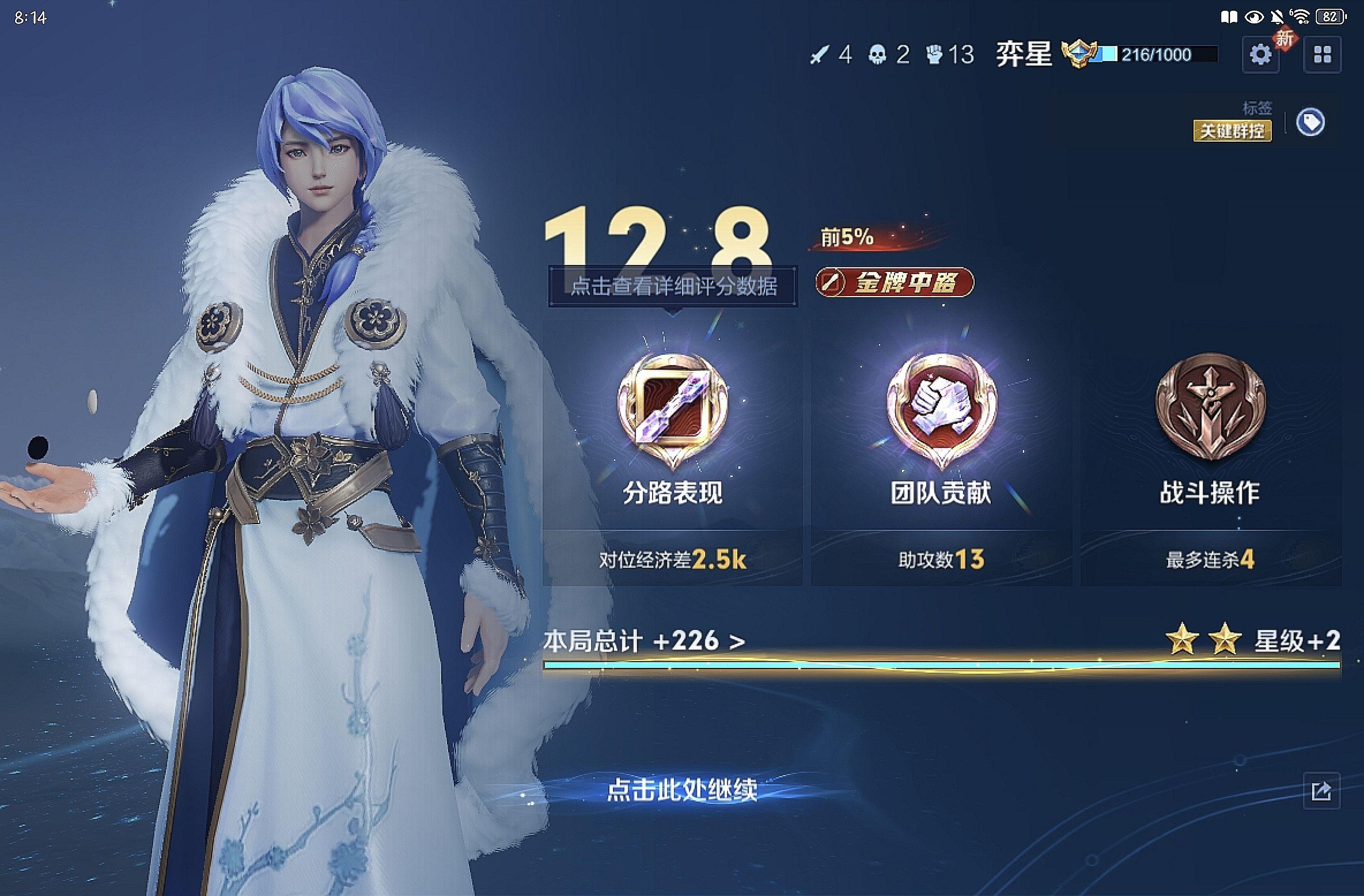Image resolution: width=1364 pixels, height=896 pixels.
Task: Share the result with share icon
Action: pyautogui.click(x=1321, y=791)
